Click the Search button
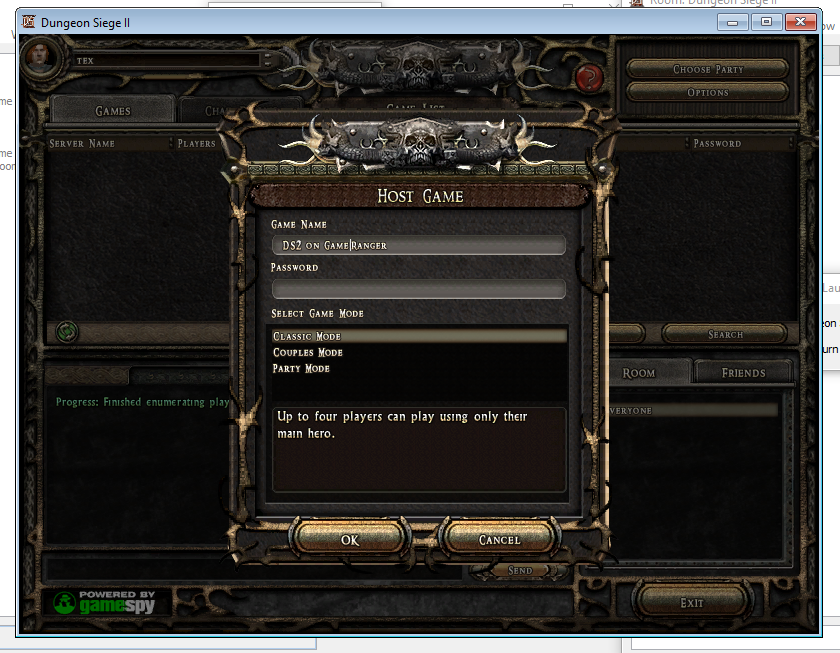Image resolution: width=840 pixels, height=653 pixels. coord(724,334)
